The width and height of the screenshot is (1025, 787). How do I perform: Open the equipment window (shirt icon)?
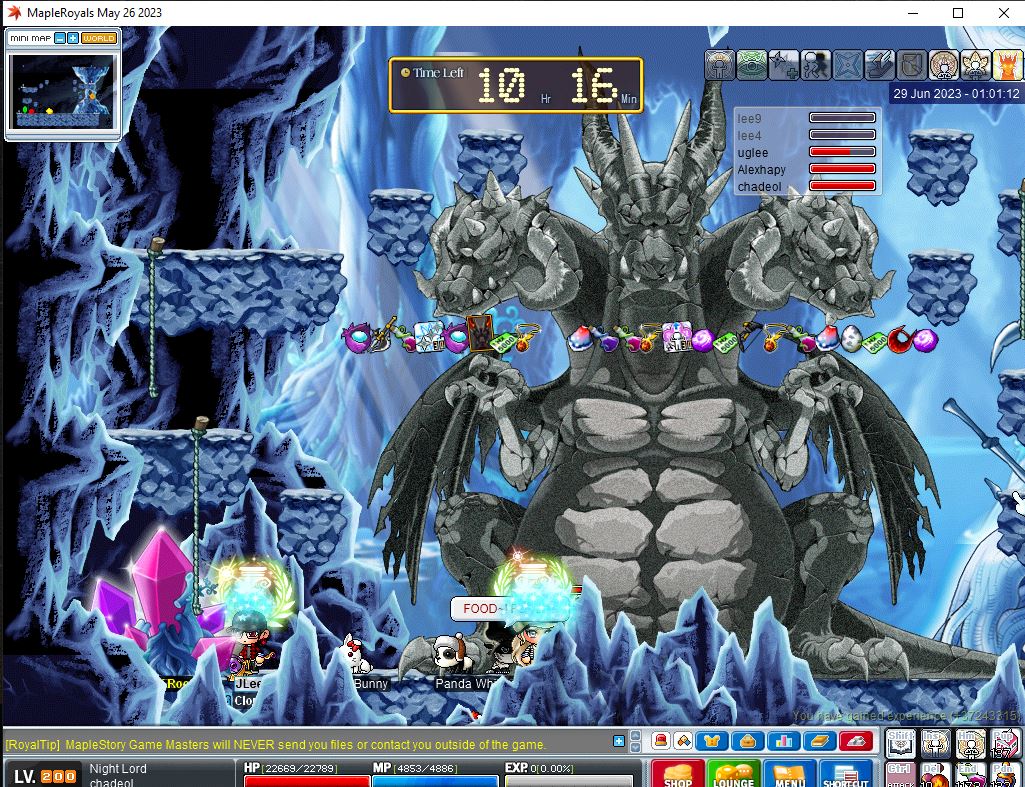pyautogui.click(x=713, y=741)
